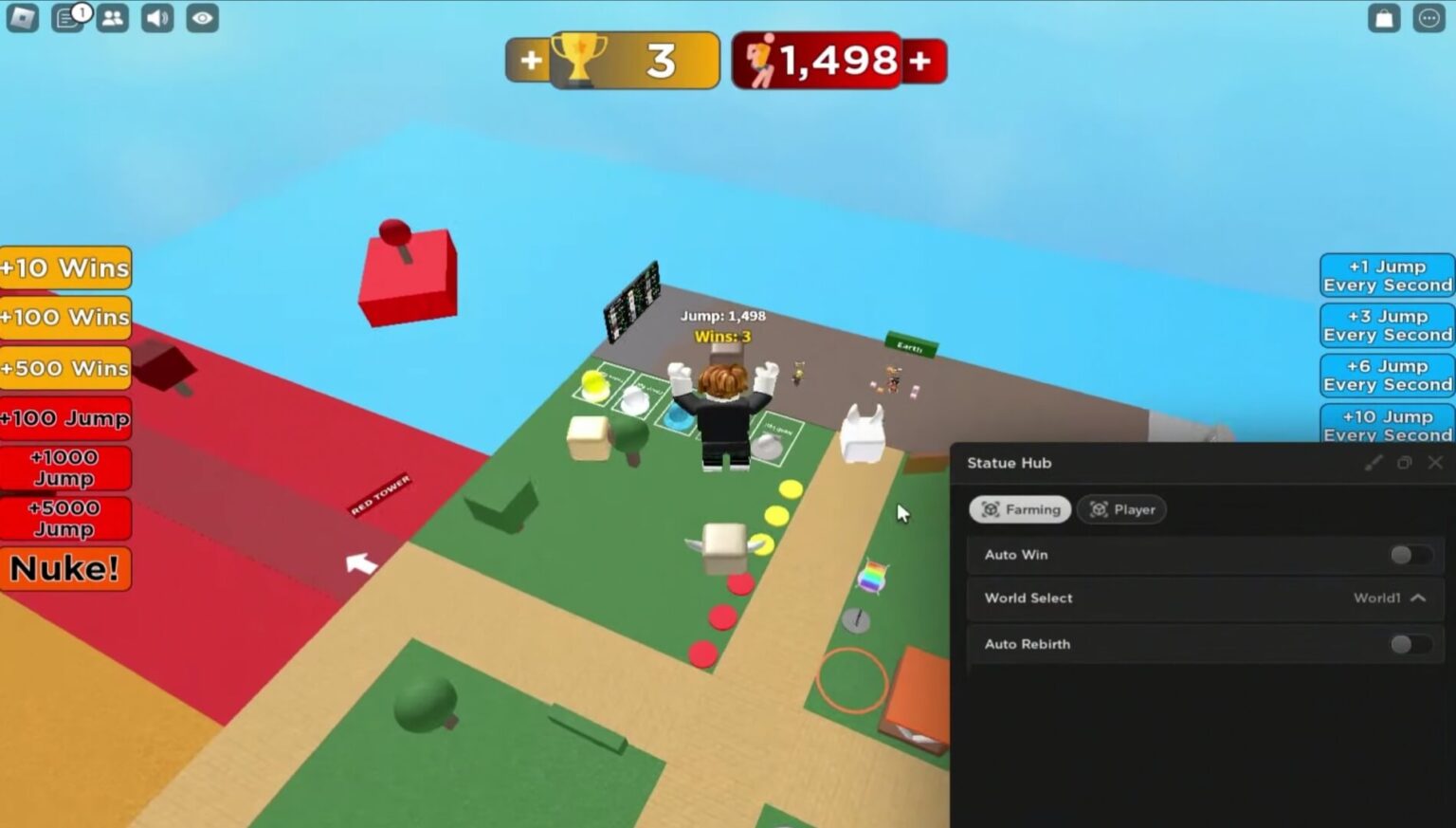
Task: Open the Roblox menu icon
Action: [x=21, y=17]
